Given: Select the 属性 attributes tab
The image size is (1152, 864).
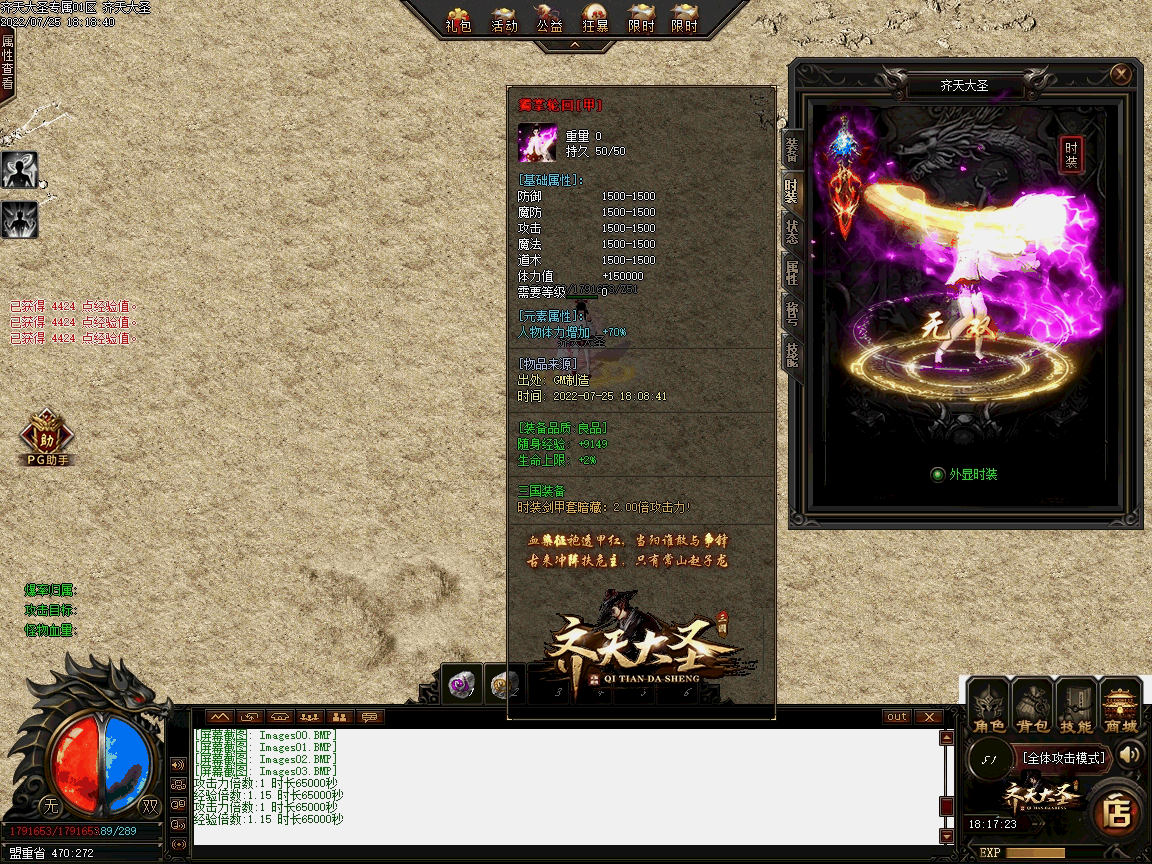Looking at the screenshot, I should pyautogui.click(x=792, y=273).
